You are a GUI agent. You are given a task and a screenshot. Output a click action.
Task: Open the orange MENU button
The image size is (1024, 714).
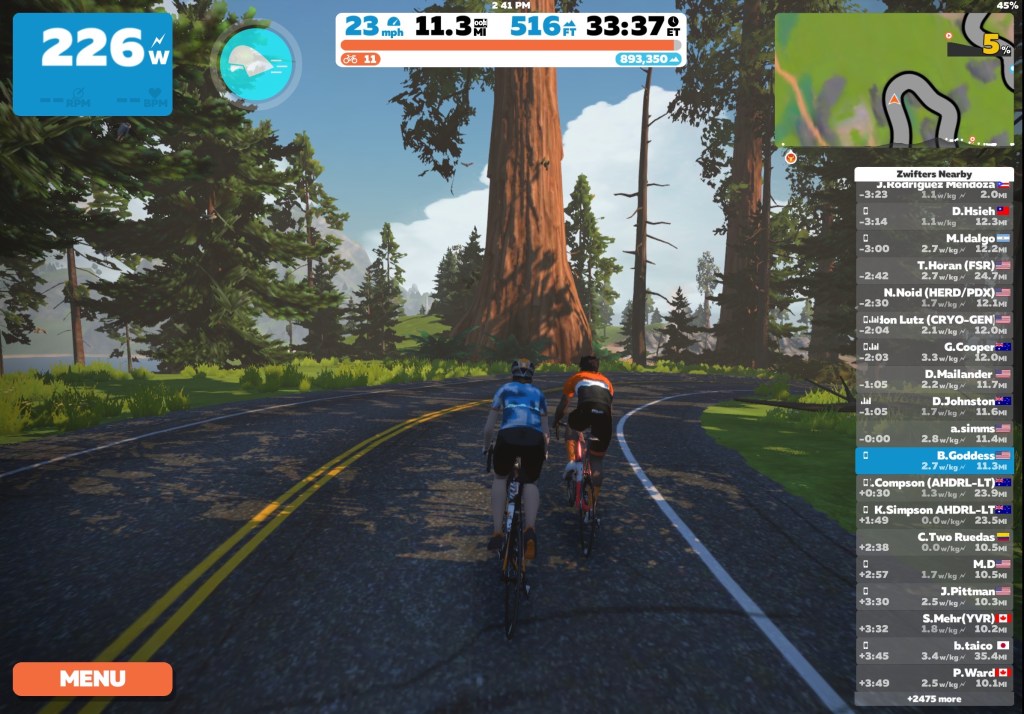92,679
